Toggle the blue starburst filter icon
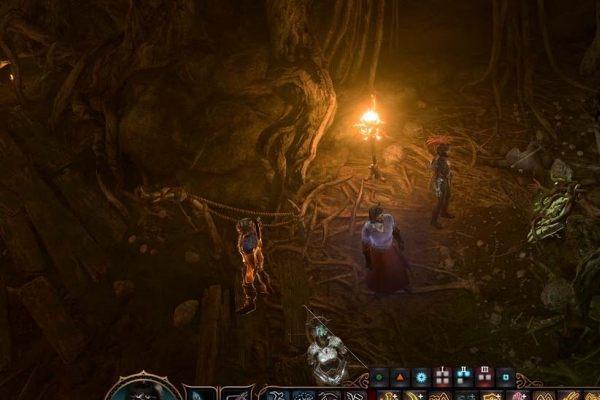This screenshot has height=400, width=600. pos(421,377)
